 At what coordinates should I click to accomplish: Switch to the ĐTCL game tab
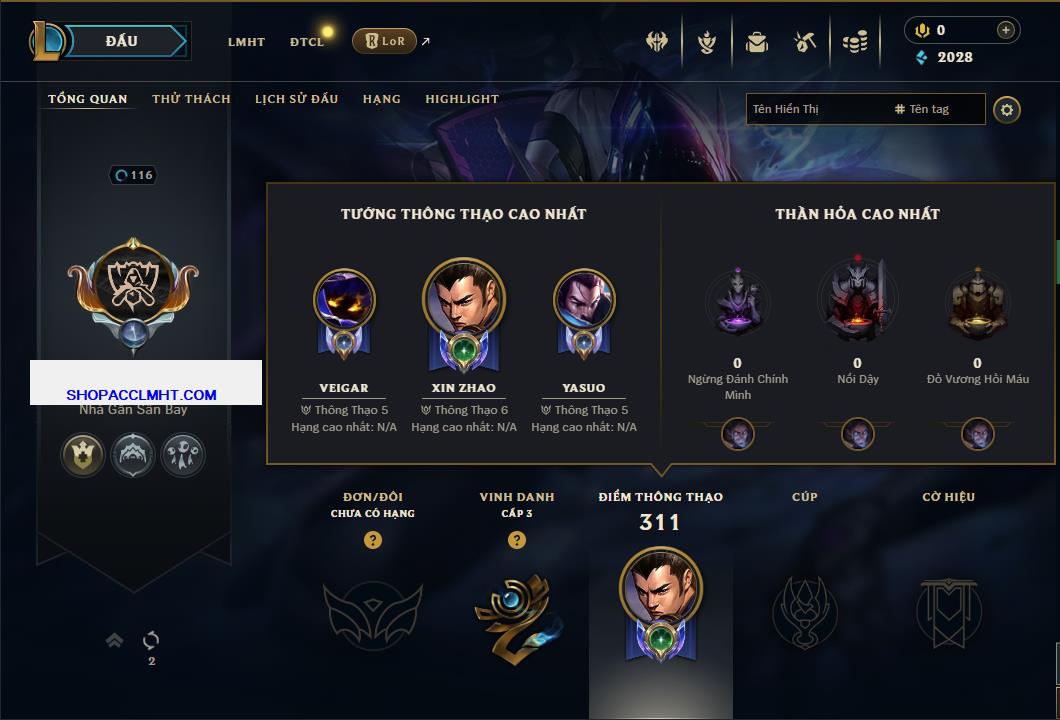coord(307,42)
